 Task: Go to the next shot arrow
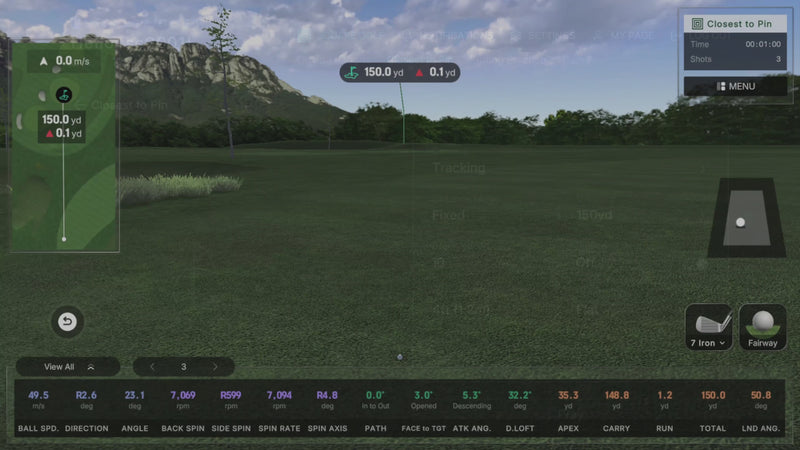(215, 367)
